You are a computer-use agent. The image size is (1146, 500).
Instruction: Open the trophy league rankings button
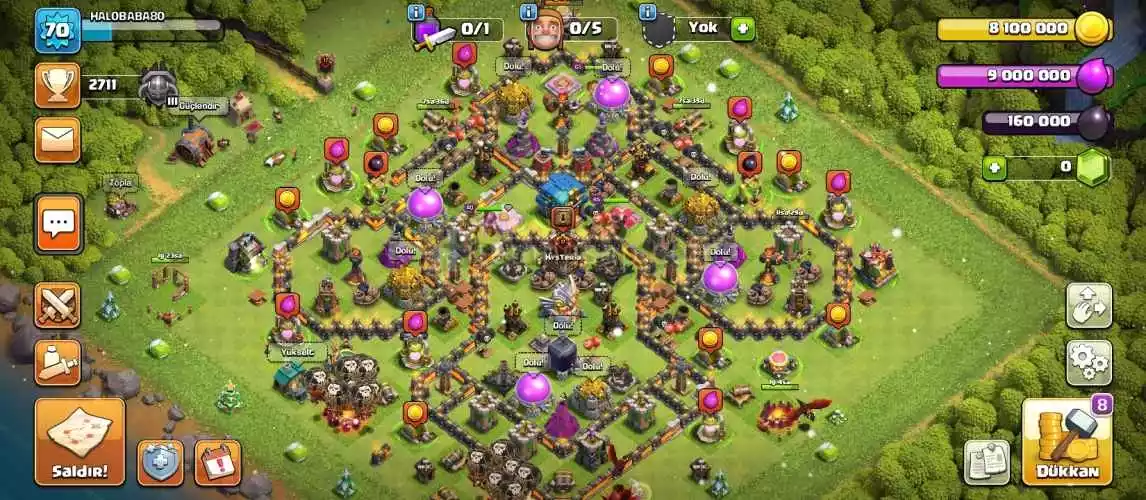[x=57, y=85]
